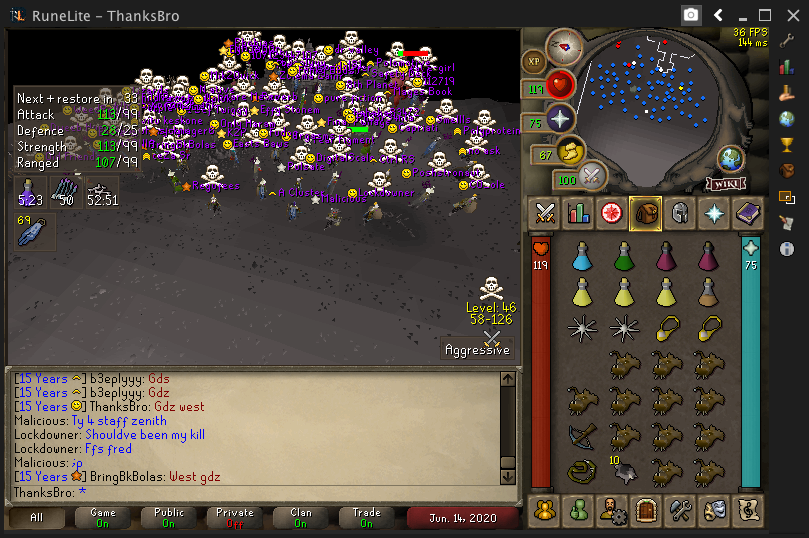The width and height of the screenshot is (809, 538).
Task: Switch to the Skills tab
Action: [578, 213]
